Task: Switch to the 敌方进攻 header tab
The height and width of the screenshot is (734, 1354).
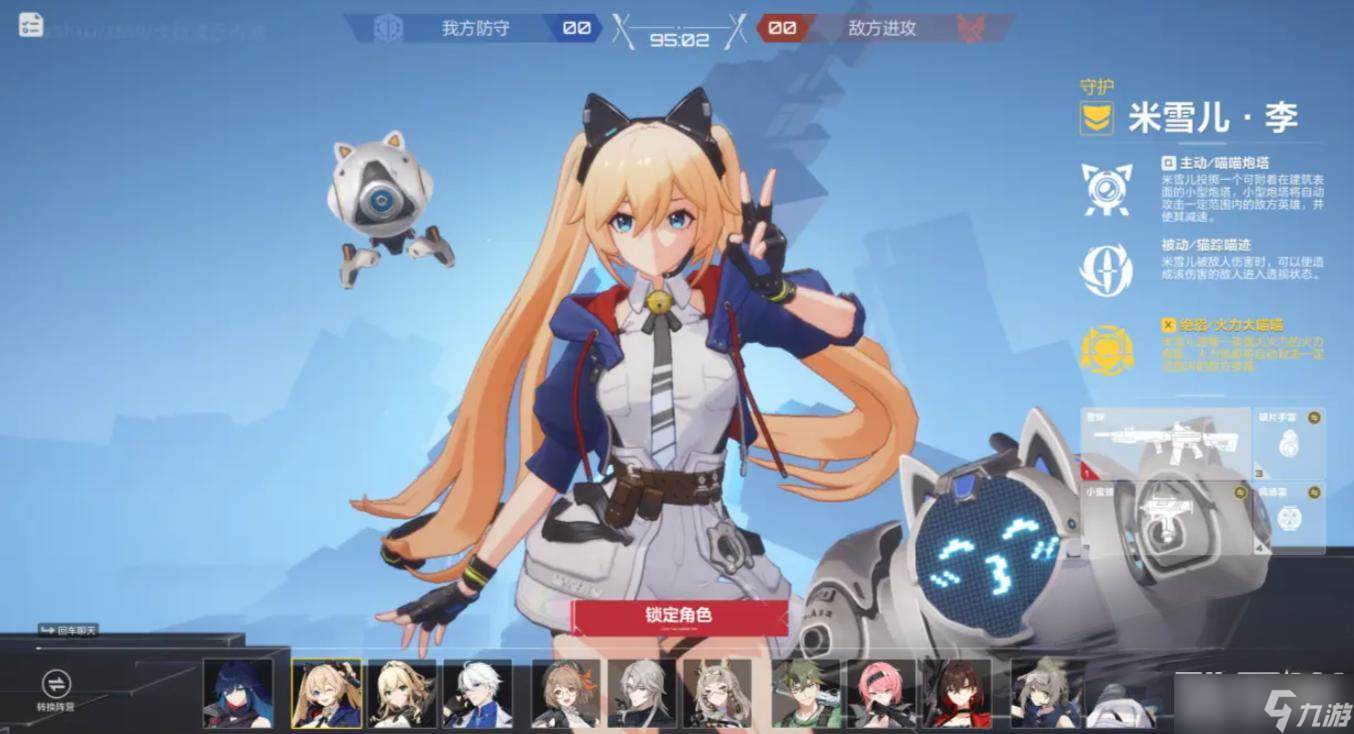Action: point(881,29)
